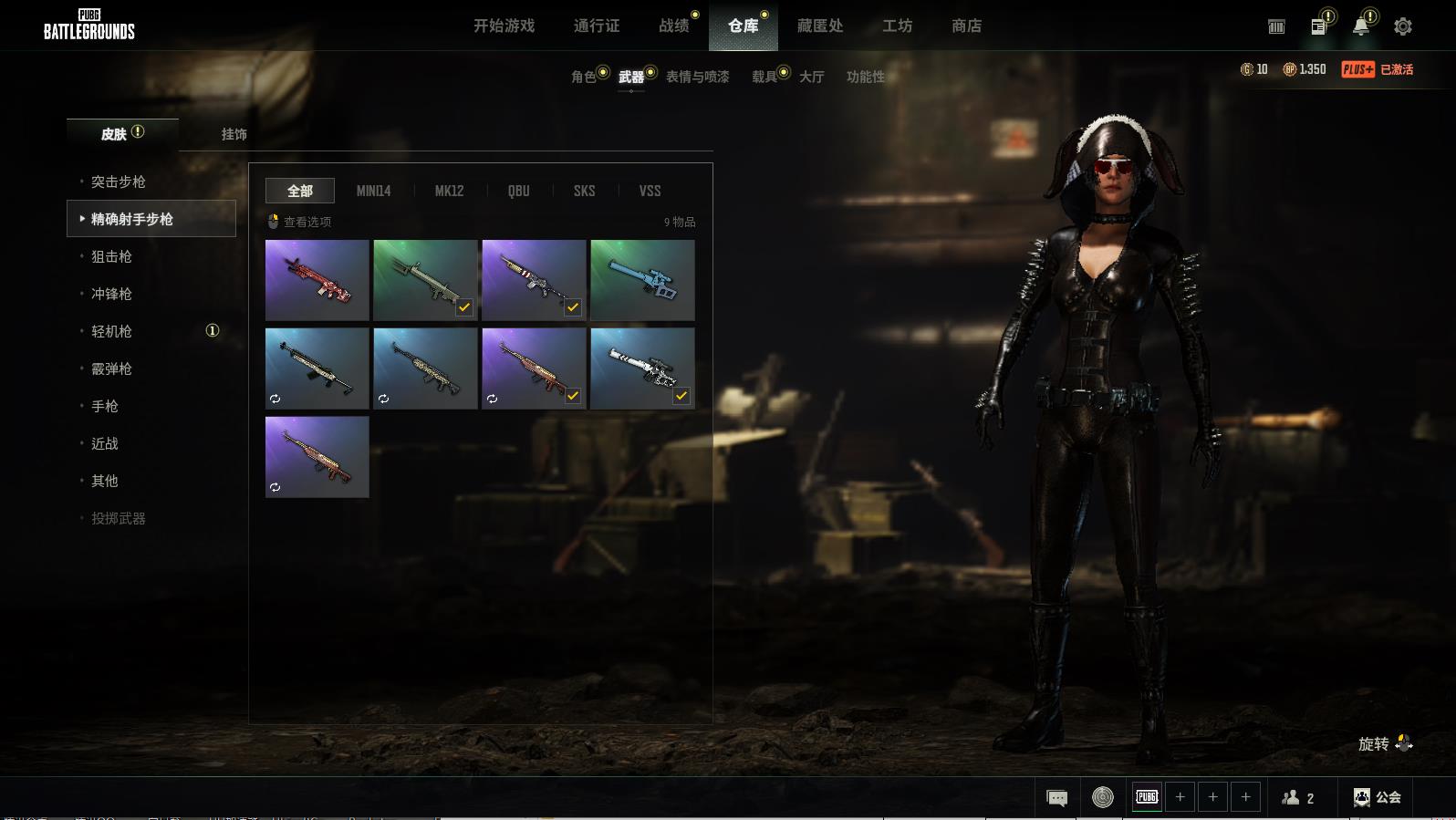The height and width of the screenshot is (820, 1456).
Task: Select the 角色 character sub-tab
Action: [584, 77]
